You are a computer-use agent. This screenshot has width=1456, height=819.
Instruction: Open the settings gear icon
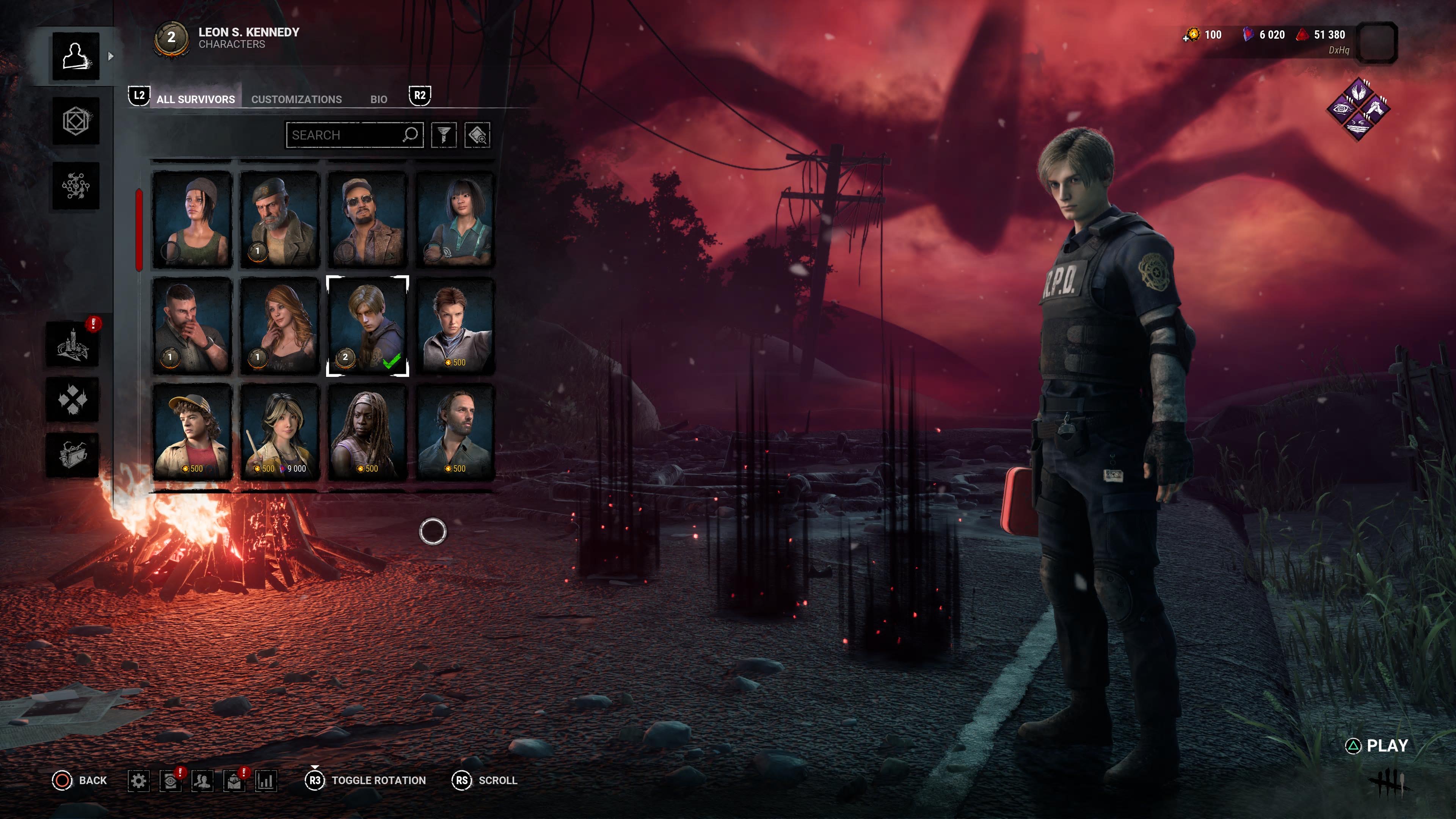tap(138, 781)
